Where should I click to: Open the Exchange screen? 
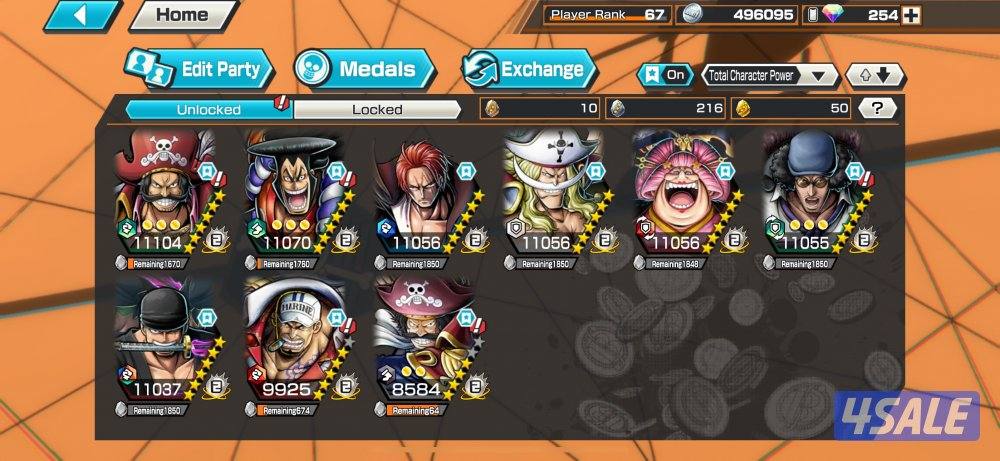(529, 70)
